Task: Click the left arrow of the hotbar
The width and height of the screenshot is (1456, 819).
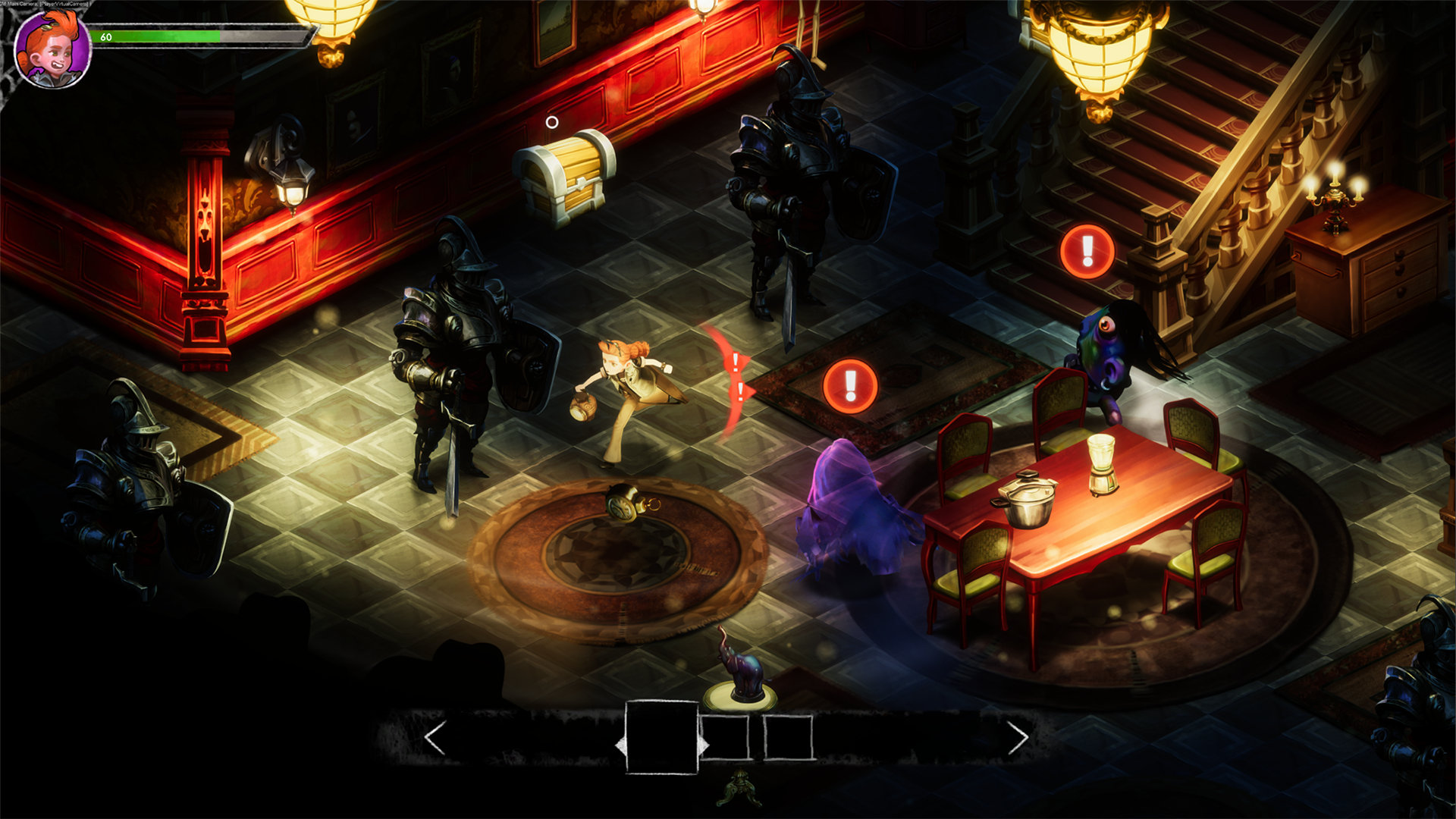Action: [435, 736]
